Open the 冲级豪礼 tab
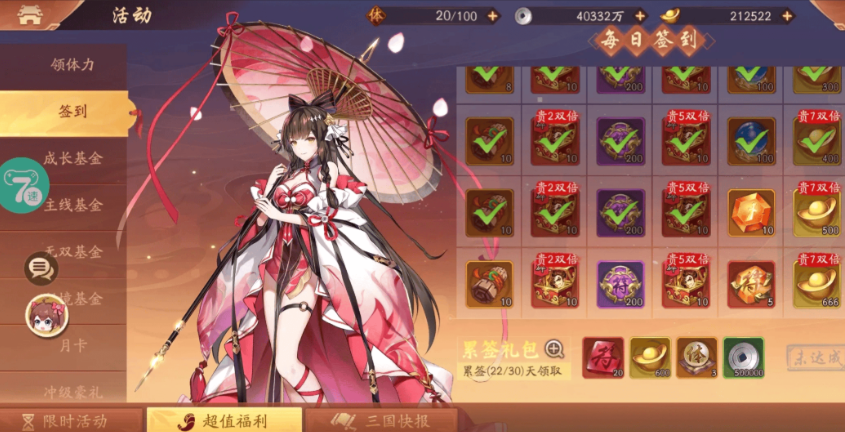845x432 pixels. click(74, 392)
